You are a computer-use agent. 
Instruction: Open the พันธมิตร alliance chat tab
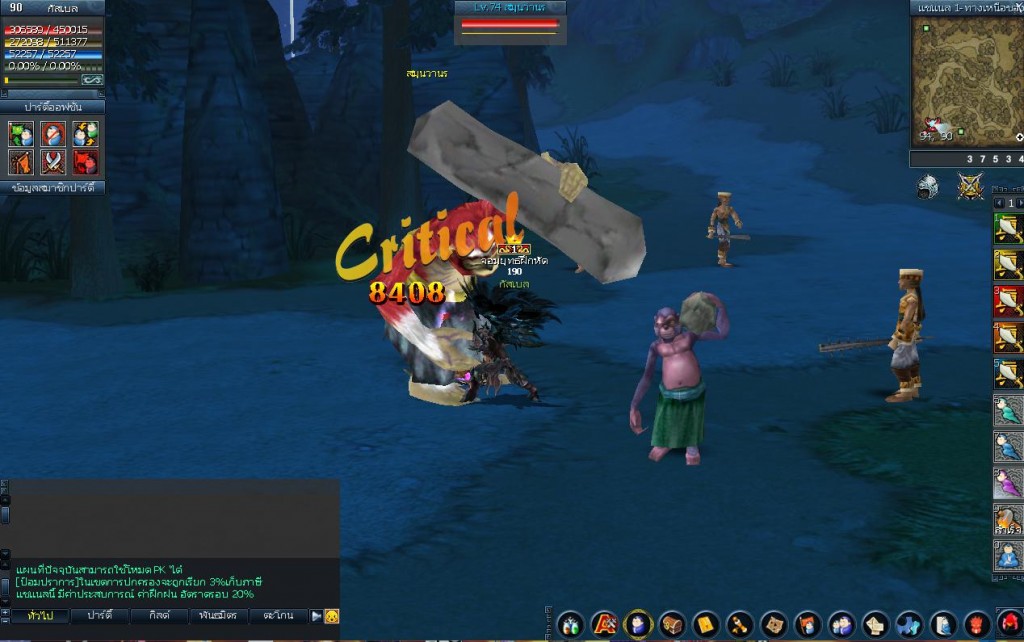(x=218, y=616)
